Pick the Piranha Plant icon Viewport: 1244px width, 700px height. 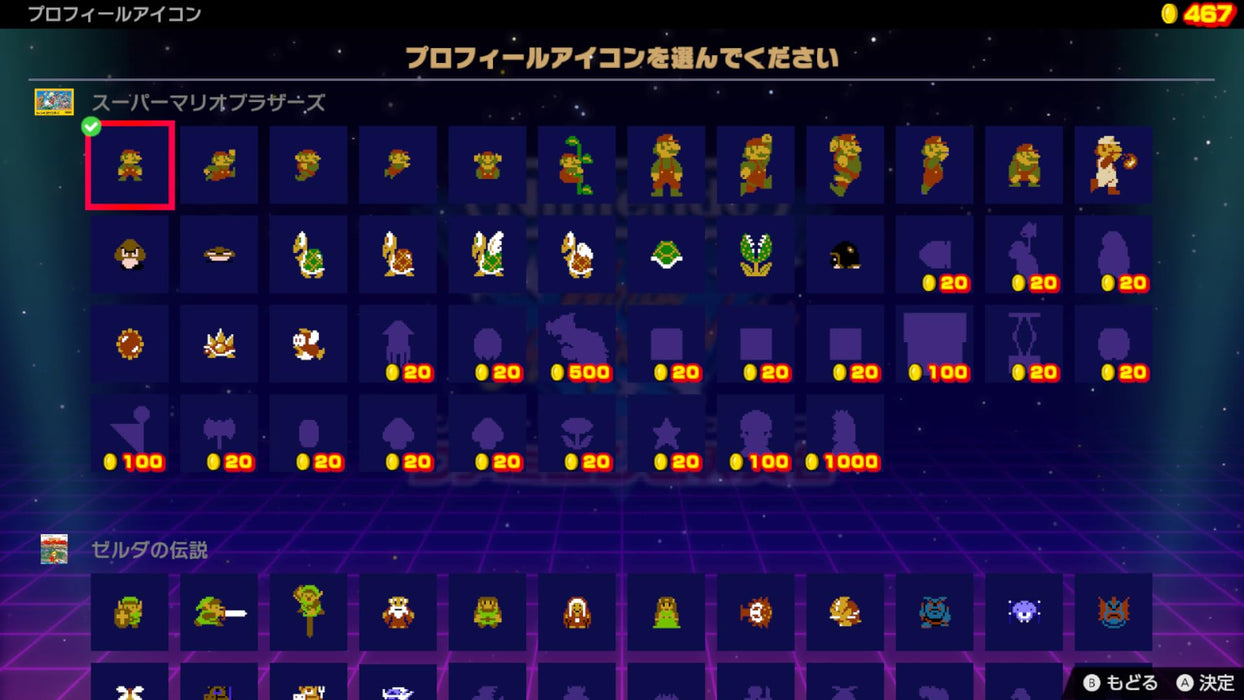(756, 255)
